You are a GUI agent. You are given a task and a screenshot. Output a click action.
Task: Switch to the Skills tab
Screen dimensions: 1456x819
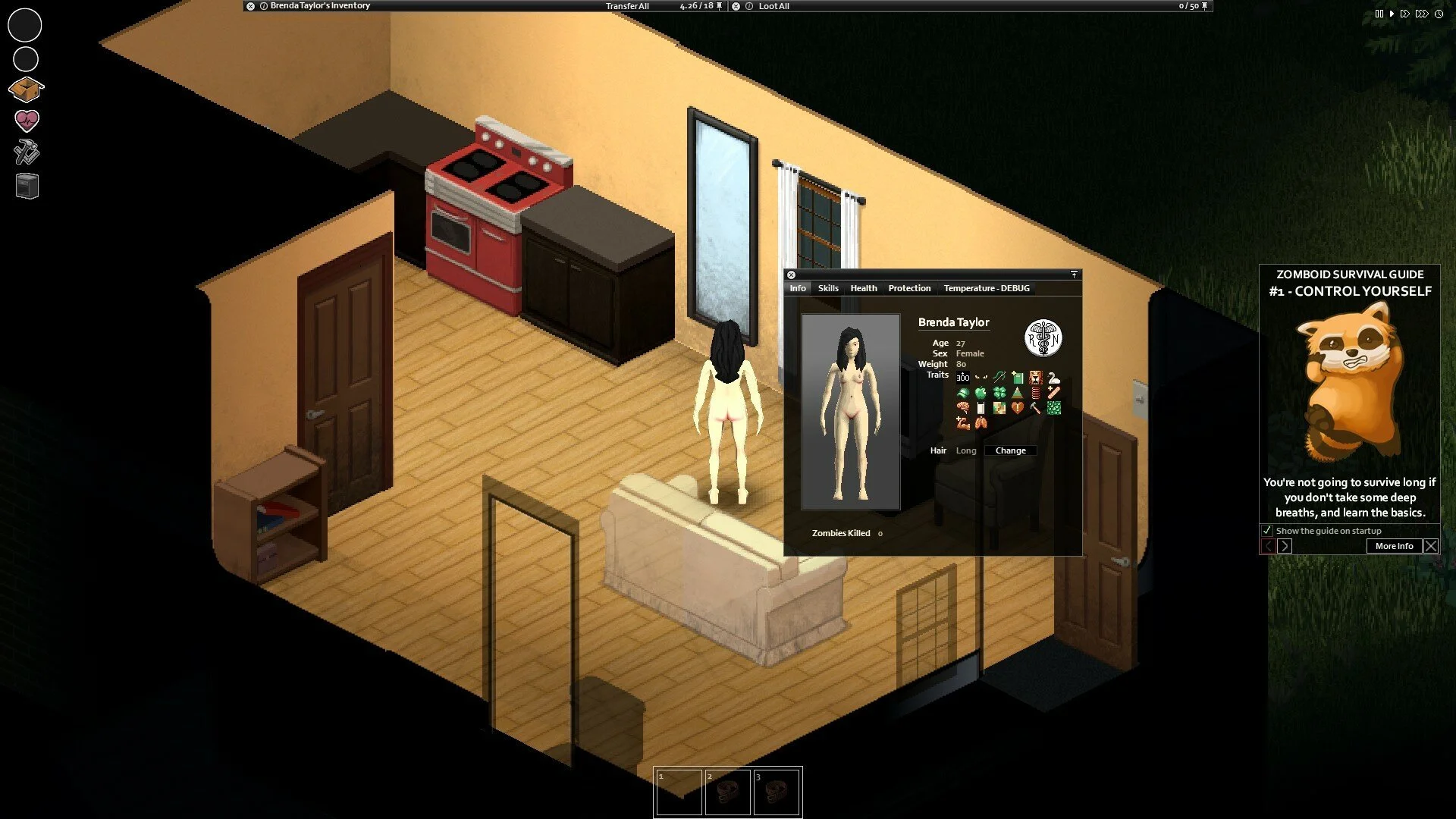[828, 288]
